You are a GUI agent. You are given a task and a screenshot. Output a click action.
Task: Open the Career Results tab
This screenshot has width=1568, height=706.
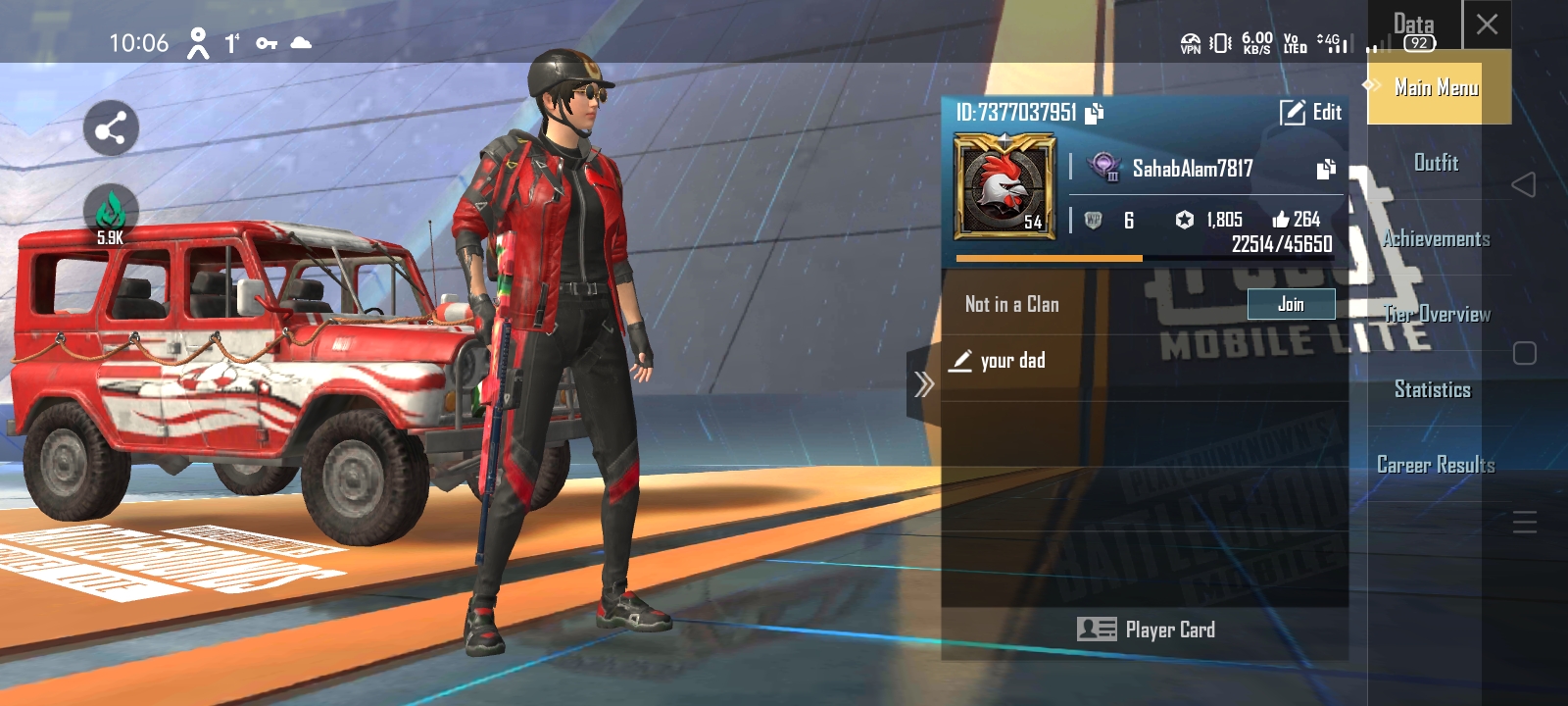pos(1436,465)
